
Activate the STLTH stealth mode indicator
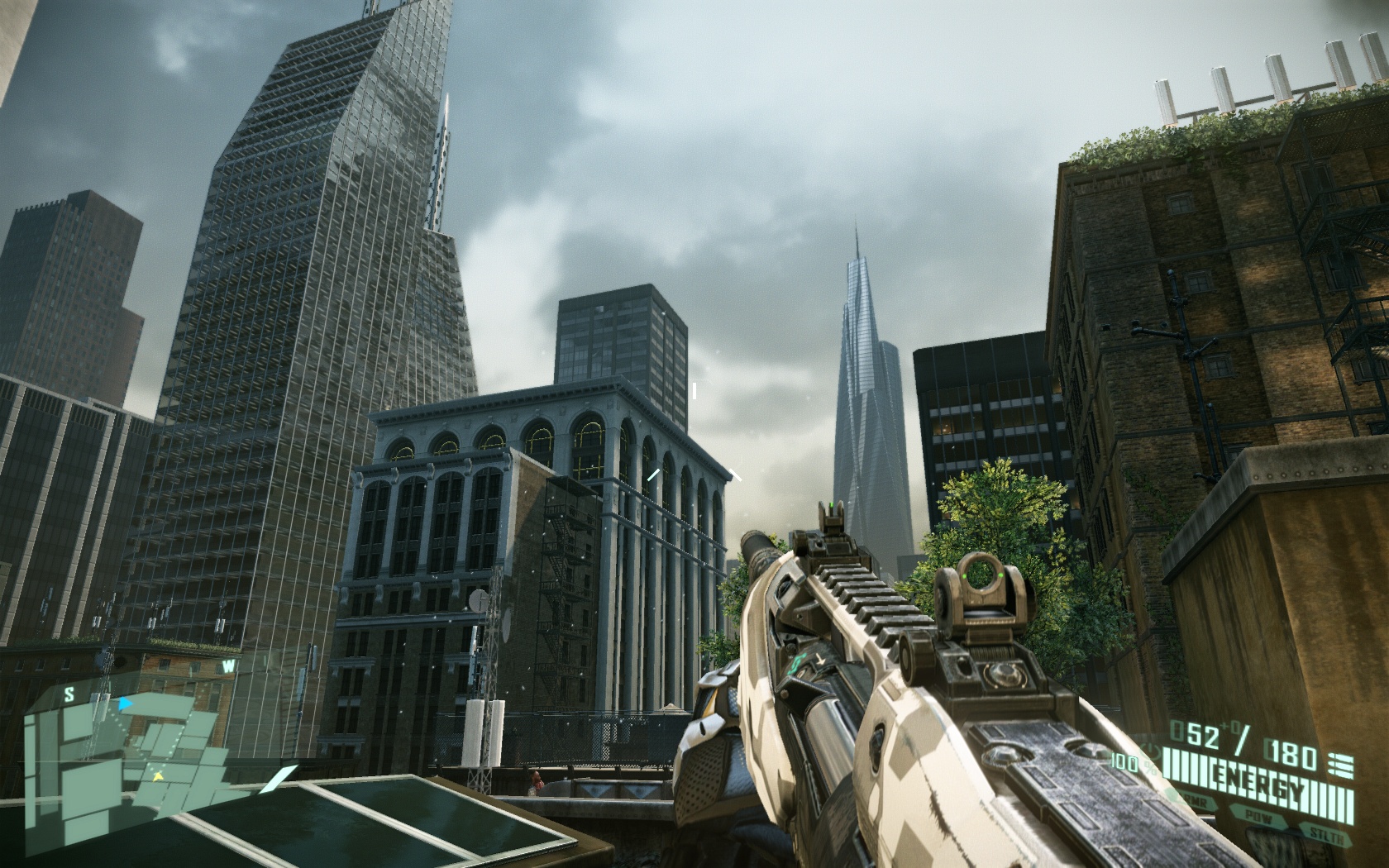tap(1325, 835)
